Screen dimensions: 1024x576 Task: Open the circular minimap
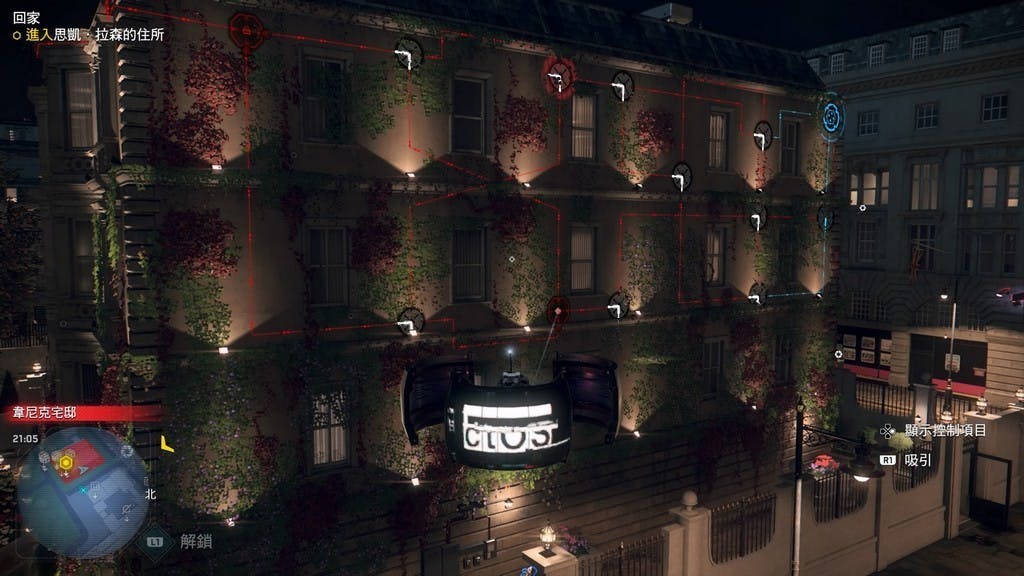click(x=82, y=491)
